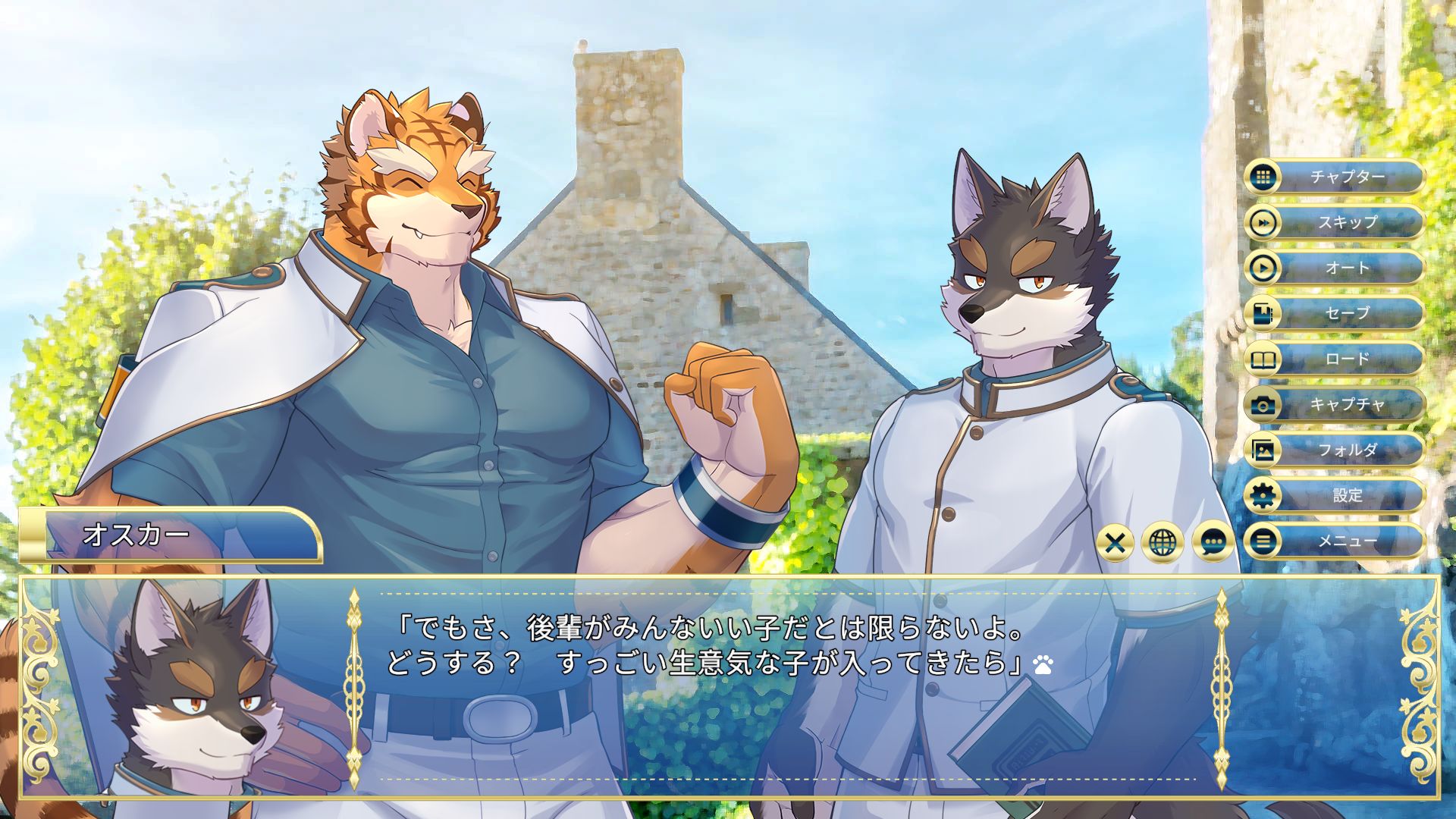Open the チャプター (Chapter) menu
The image size is (1456, 819).
pos(1335,177)
